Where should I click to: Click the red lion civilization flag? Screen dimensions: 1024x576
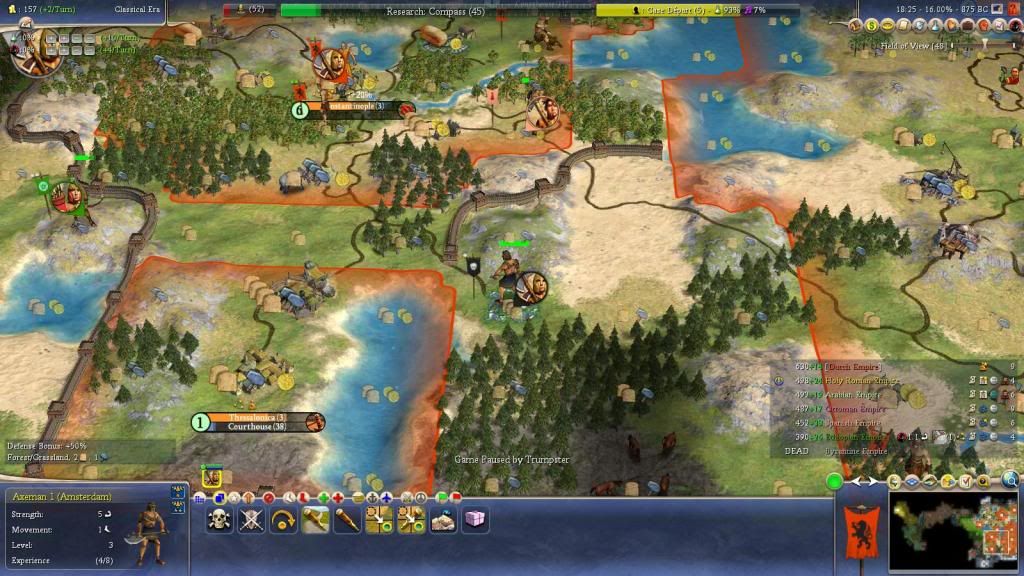coord(861,528)
